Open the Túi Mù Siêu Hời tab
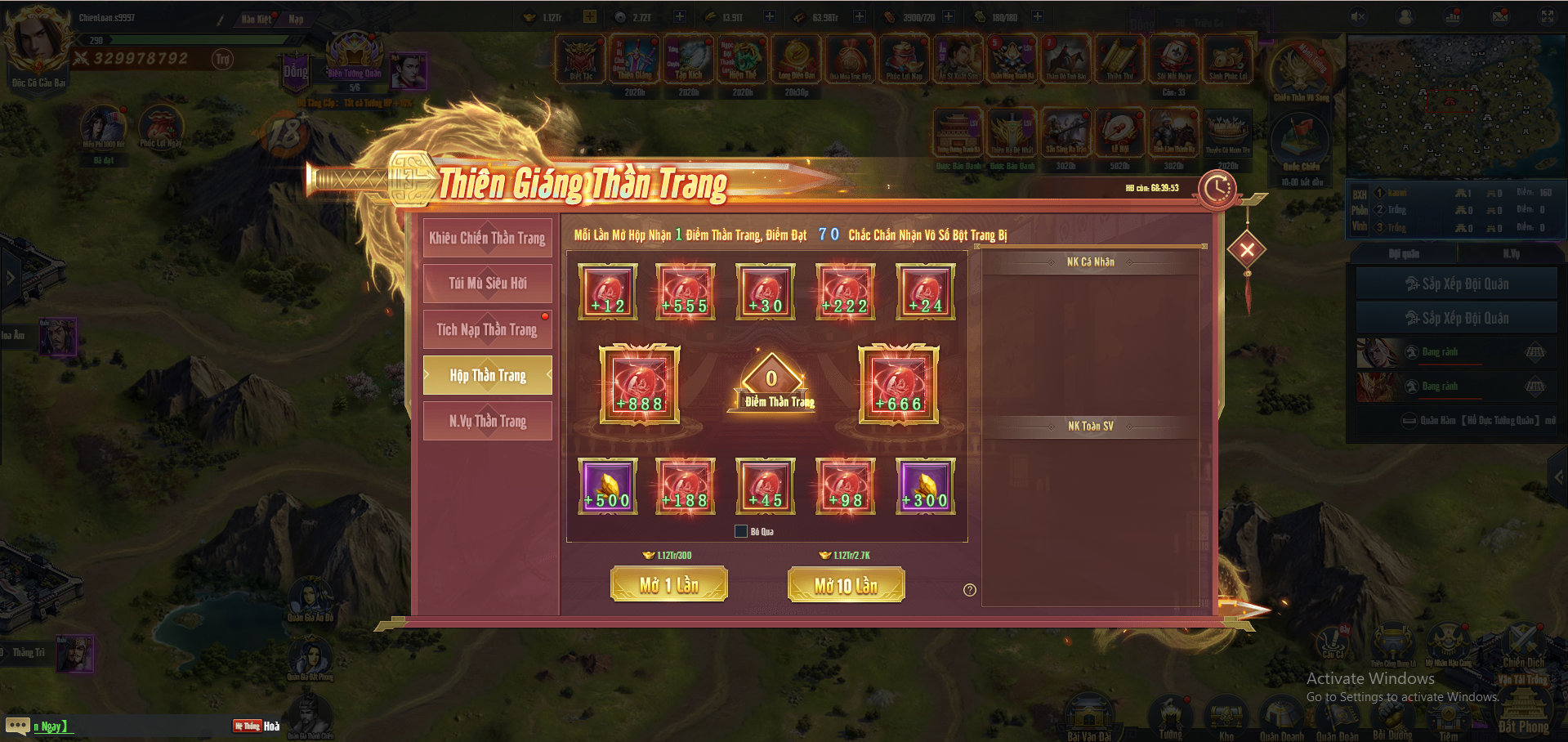This screenshot has width=1568, height=742. [487, 284]
